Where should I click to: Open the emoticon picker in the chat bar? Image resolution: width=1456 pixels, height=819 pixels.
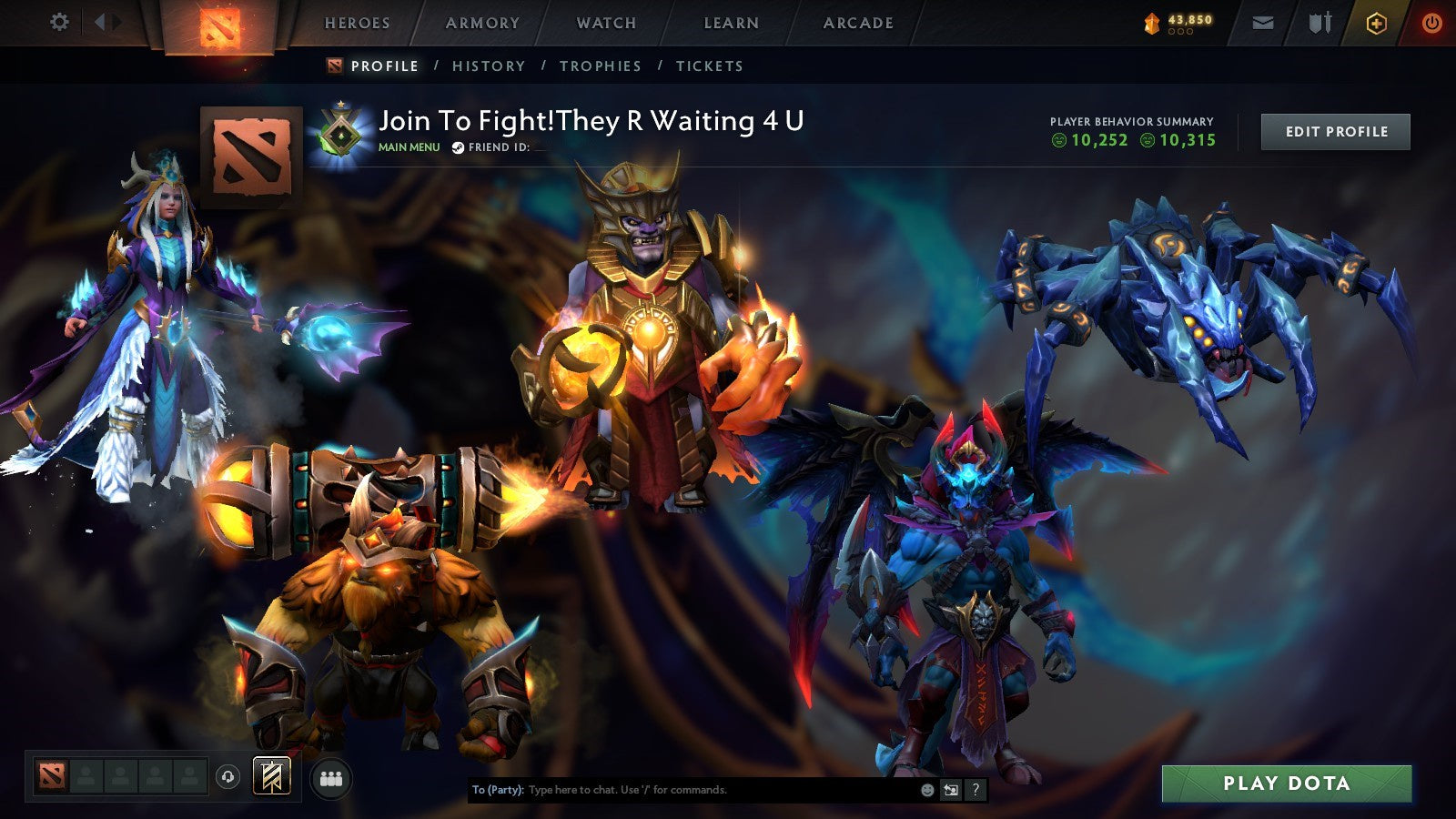(x=927, y=790)
